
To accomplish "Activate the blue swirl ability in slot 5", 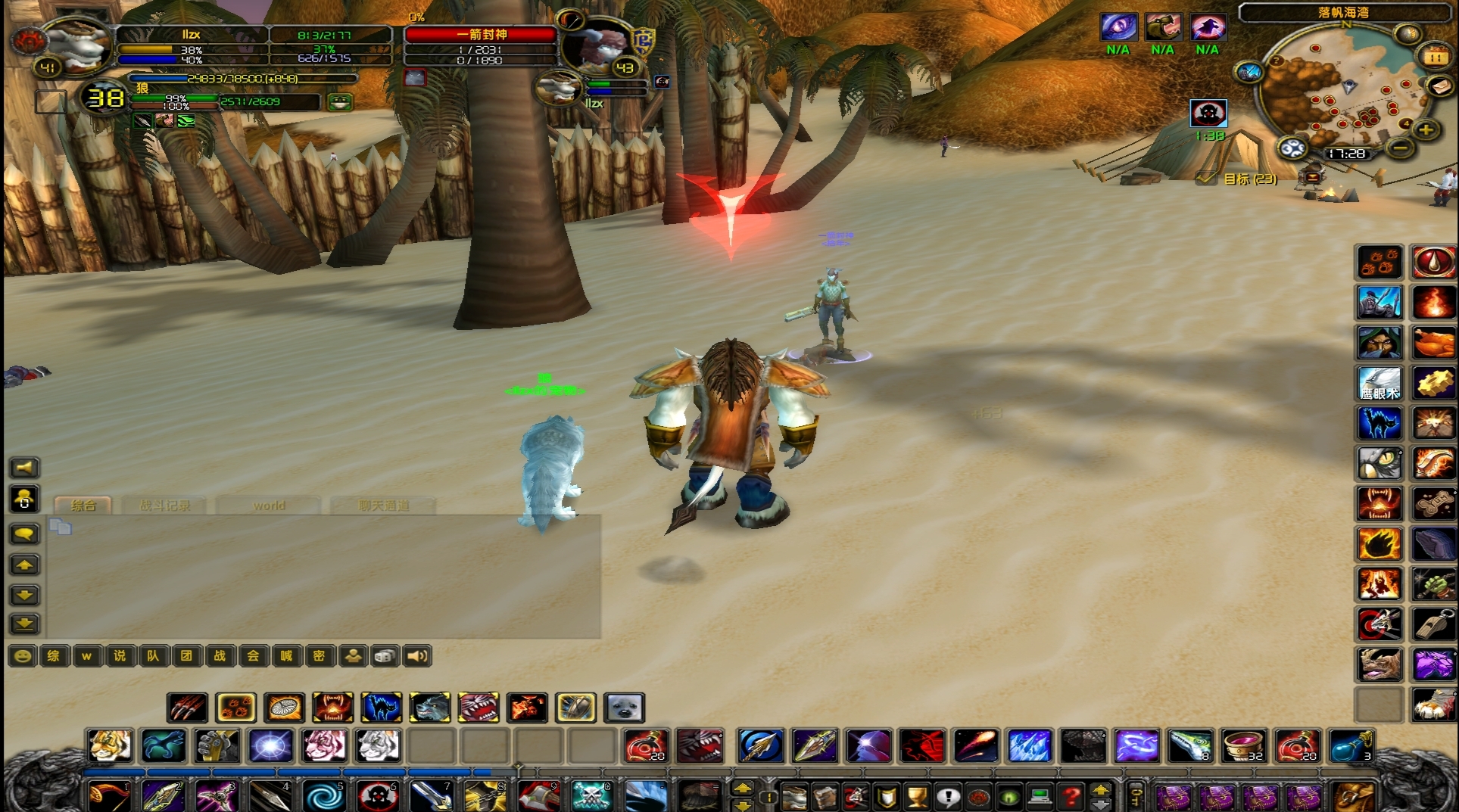I will (324, 796).
